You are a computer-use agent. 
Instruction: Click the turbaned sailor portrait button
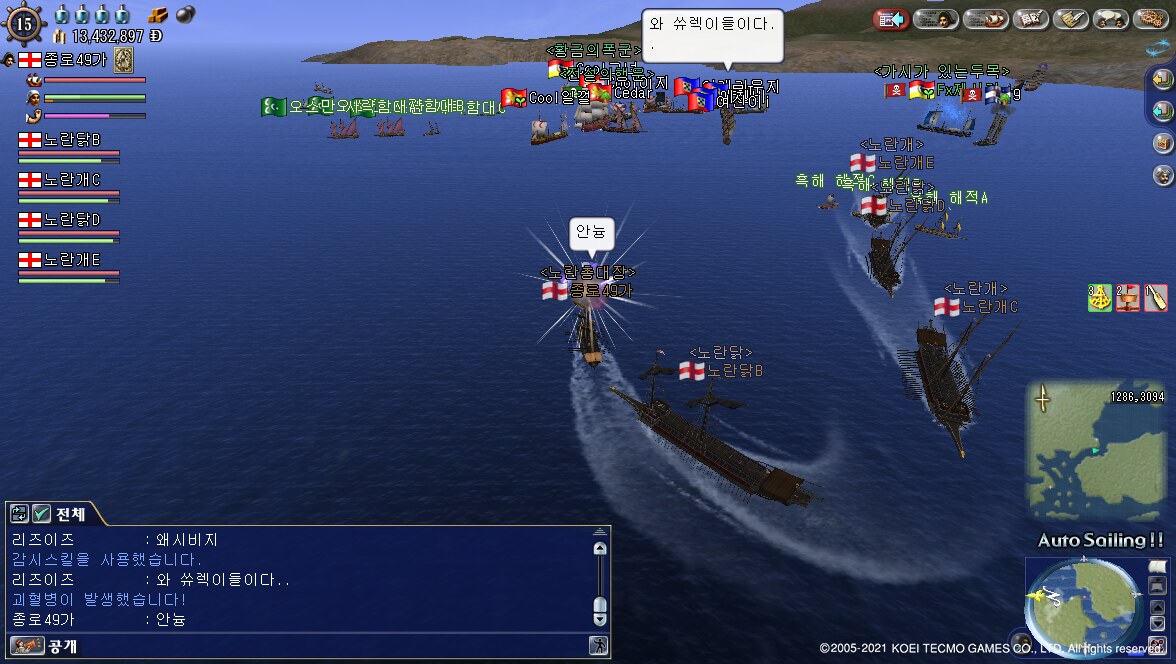point(1162,175)
